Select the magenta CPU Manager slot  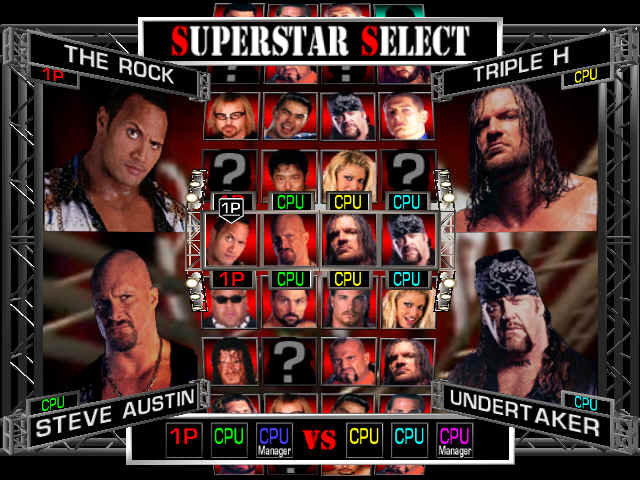pos(454,440)
